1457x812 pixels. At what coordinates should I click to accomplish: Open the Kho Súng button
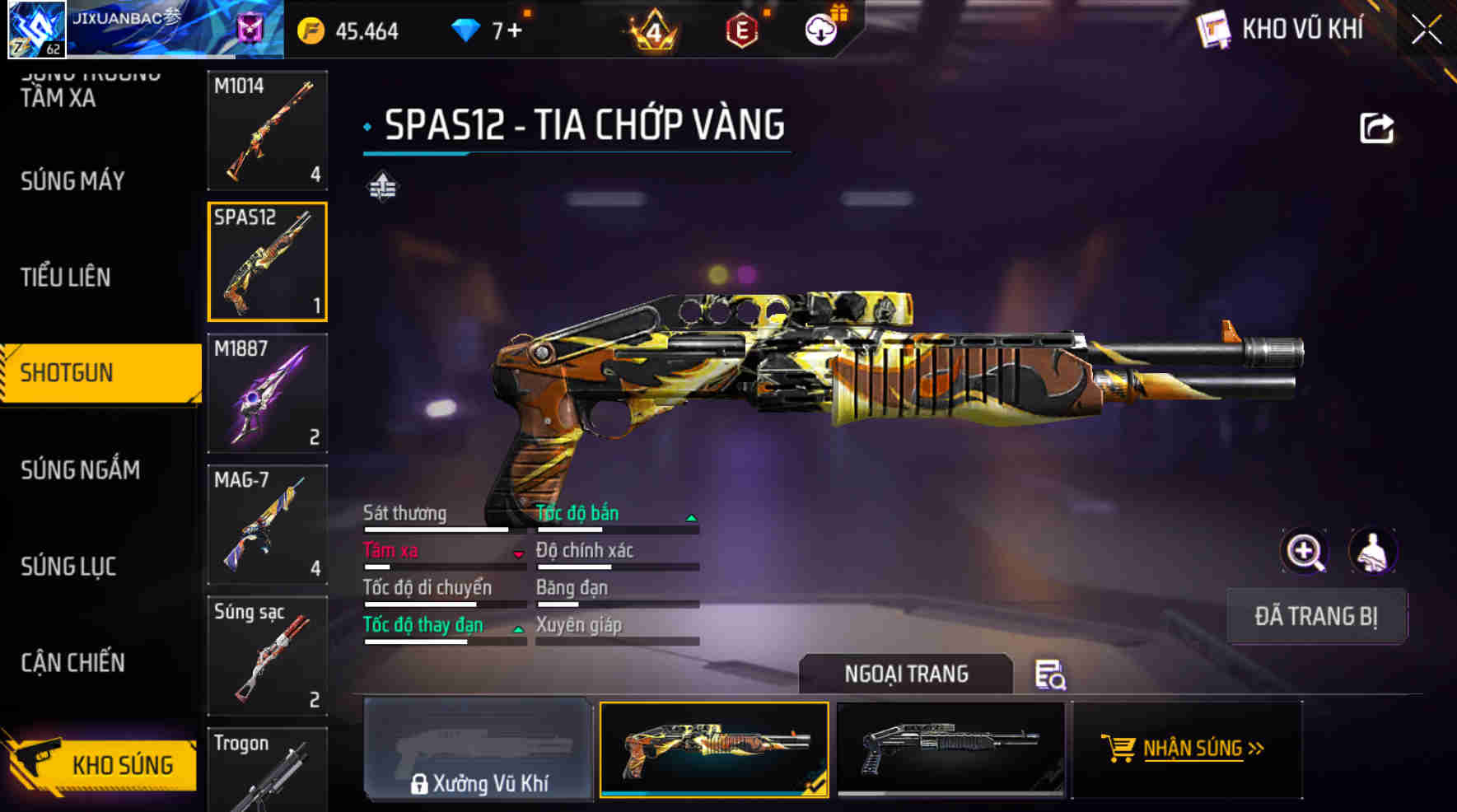click(102, 764)
